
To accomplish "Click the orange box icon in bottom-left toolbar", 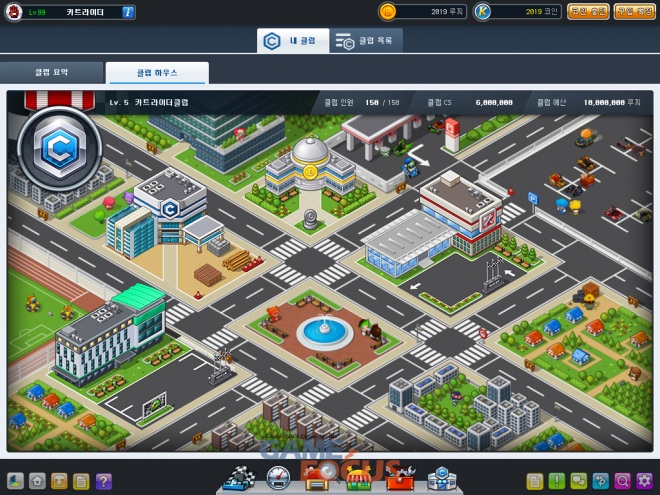I will (x=59, y=481).
